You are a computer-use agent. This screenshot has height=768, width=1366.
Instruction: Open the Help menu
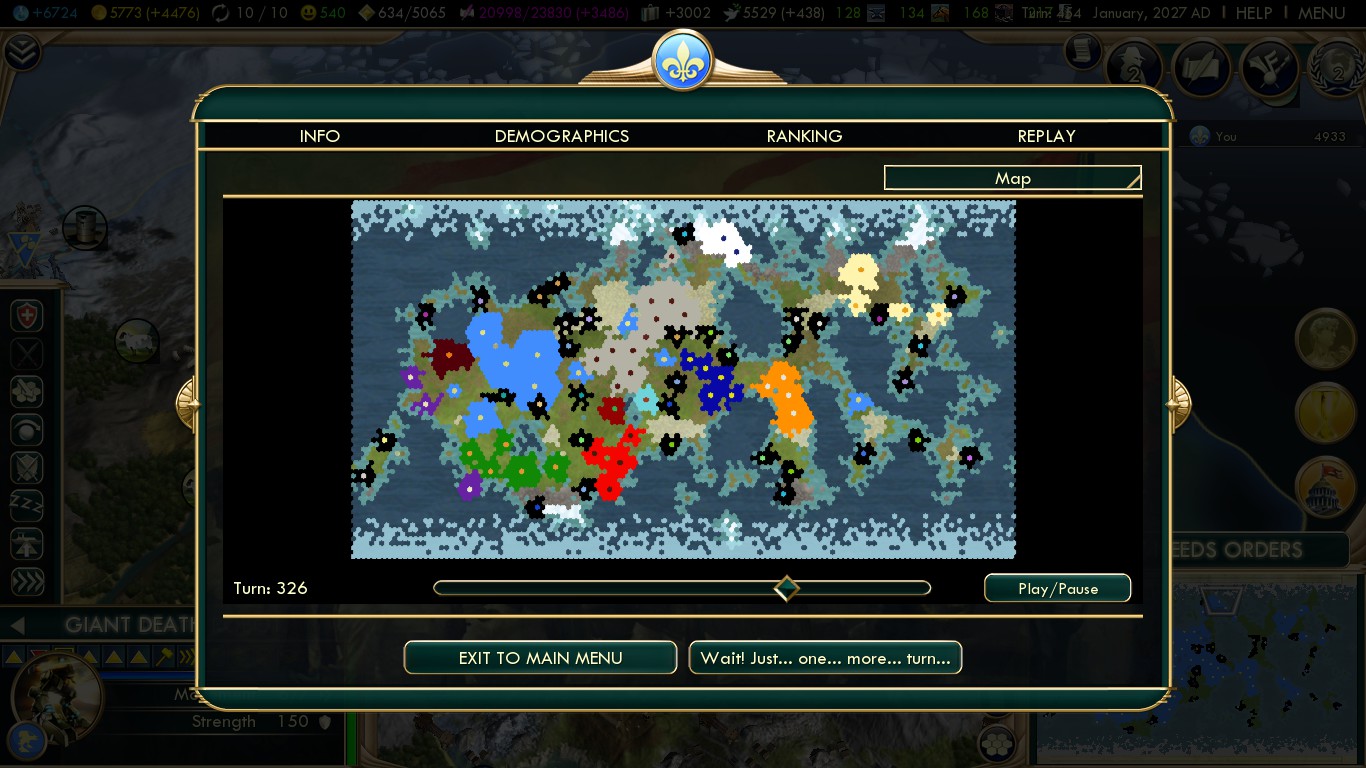[x=1253, y=13]
